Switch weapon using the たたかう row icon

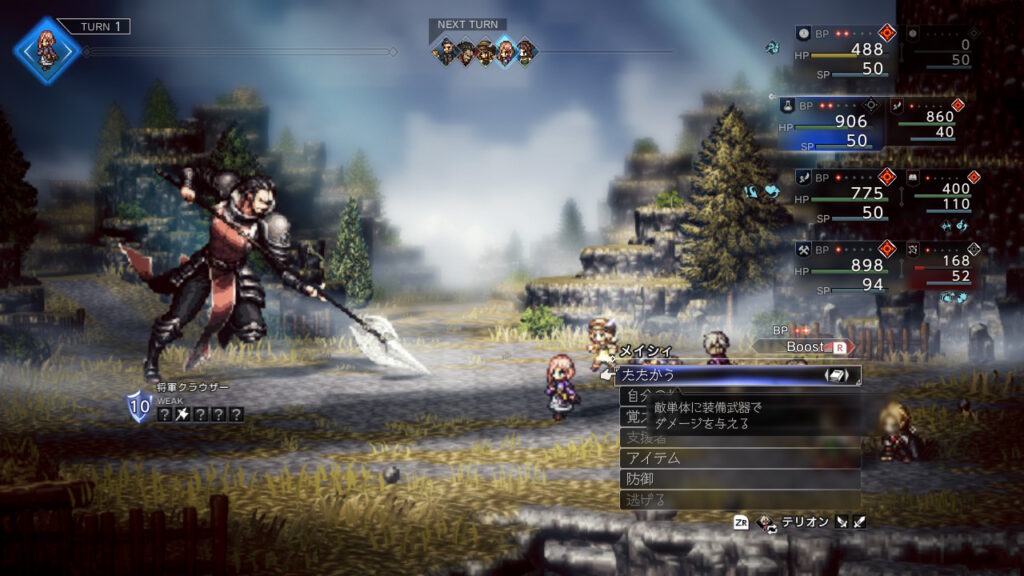coord(836,375)
